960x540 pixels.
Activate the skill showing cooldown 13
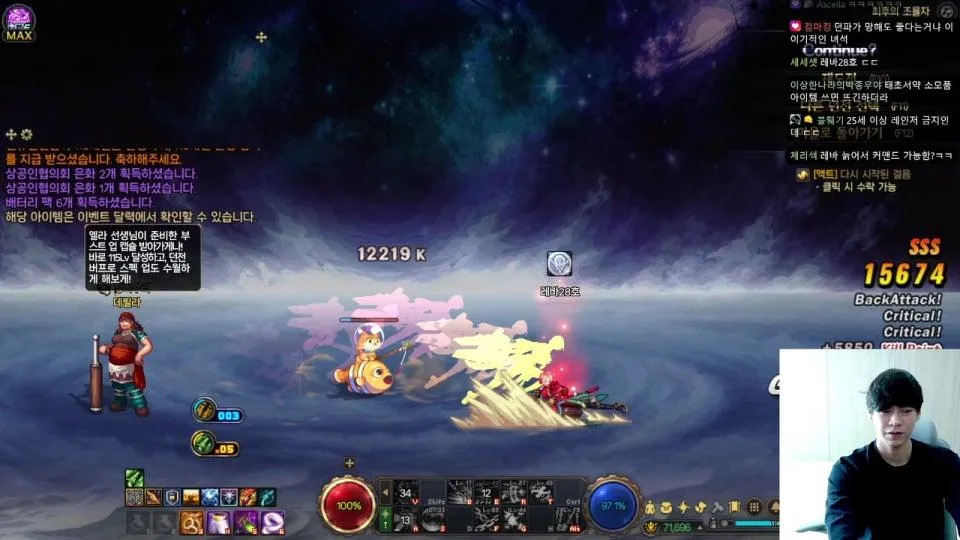[406, 518]
